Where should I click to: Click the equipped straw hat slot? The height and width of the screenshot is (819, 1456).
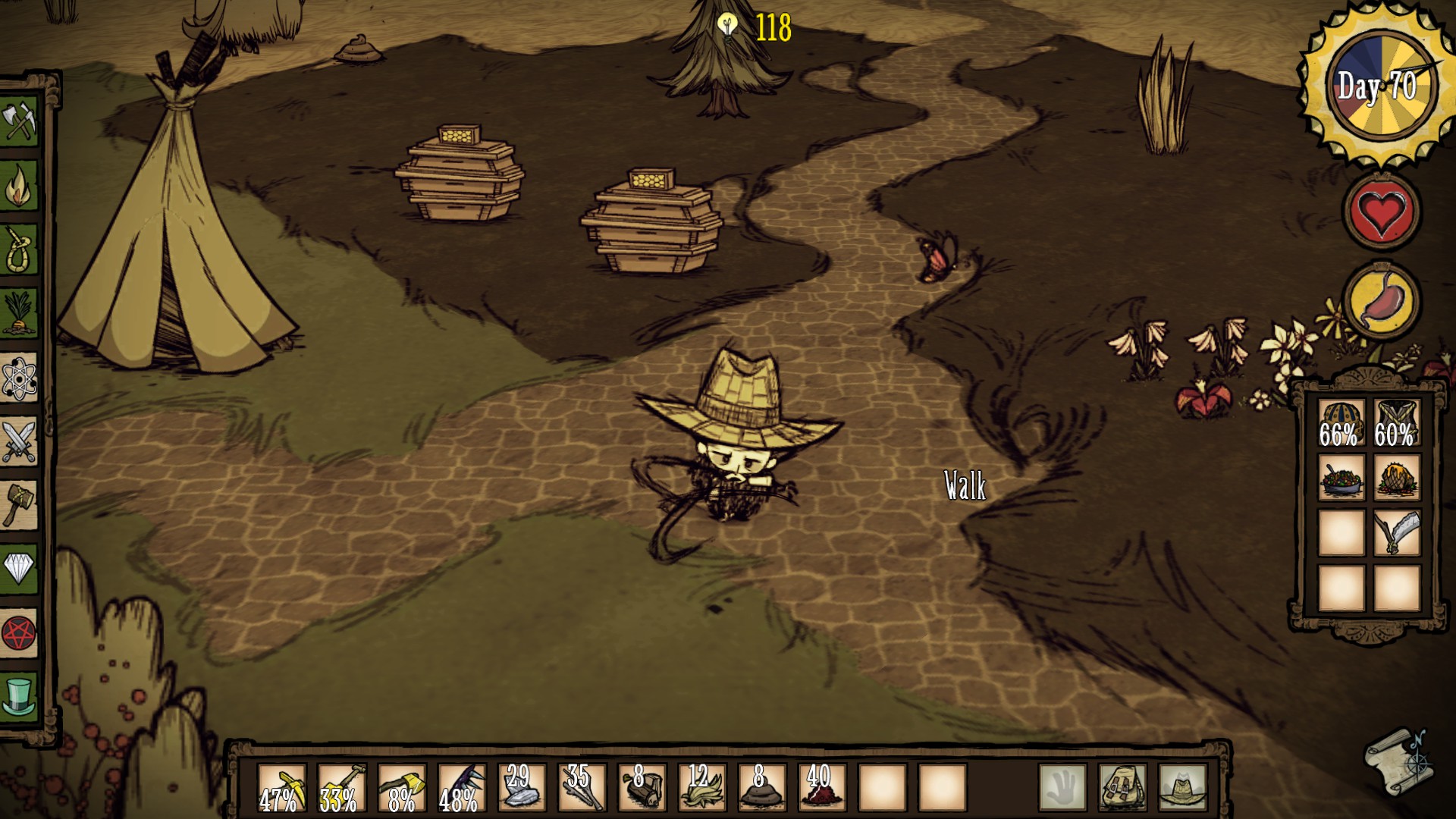point(1182,788)
